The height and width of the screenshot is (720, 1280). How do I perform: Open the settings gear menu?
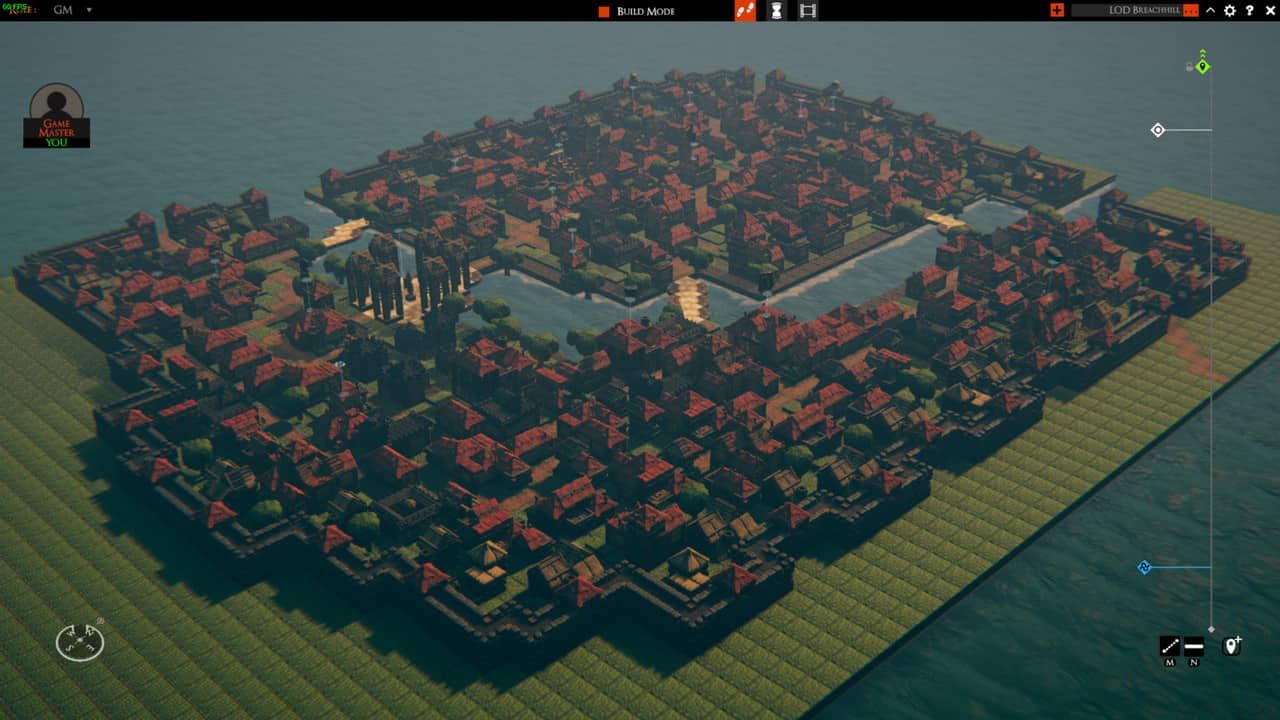click(1230, 10)
